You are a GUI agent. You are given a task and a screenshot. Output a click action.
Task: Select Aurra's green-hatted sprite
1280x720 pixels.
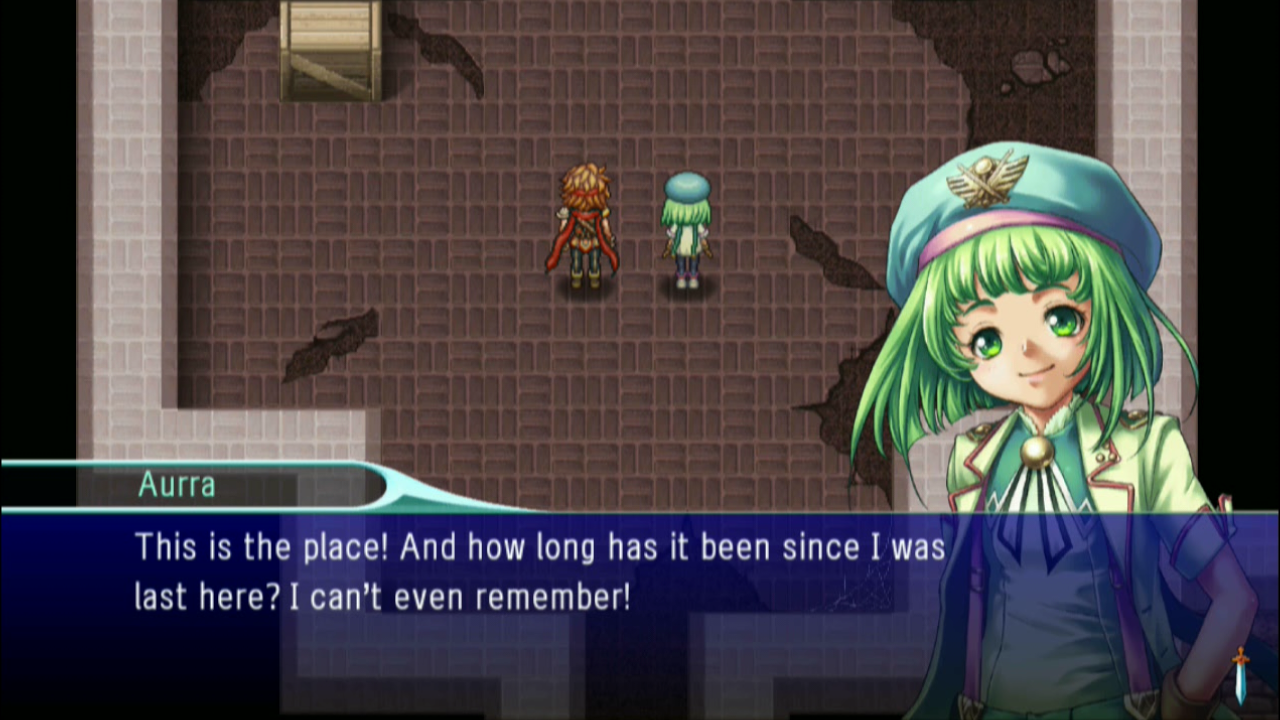pos(685,230)
